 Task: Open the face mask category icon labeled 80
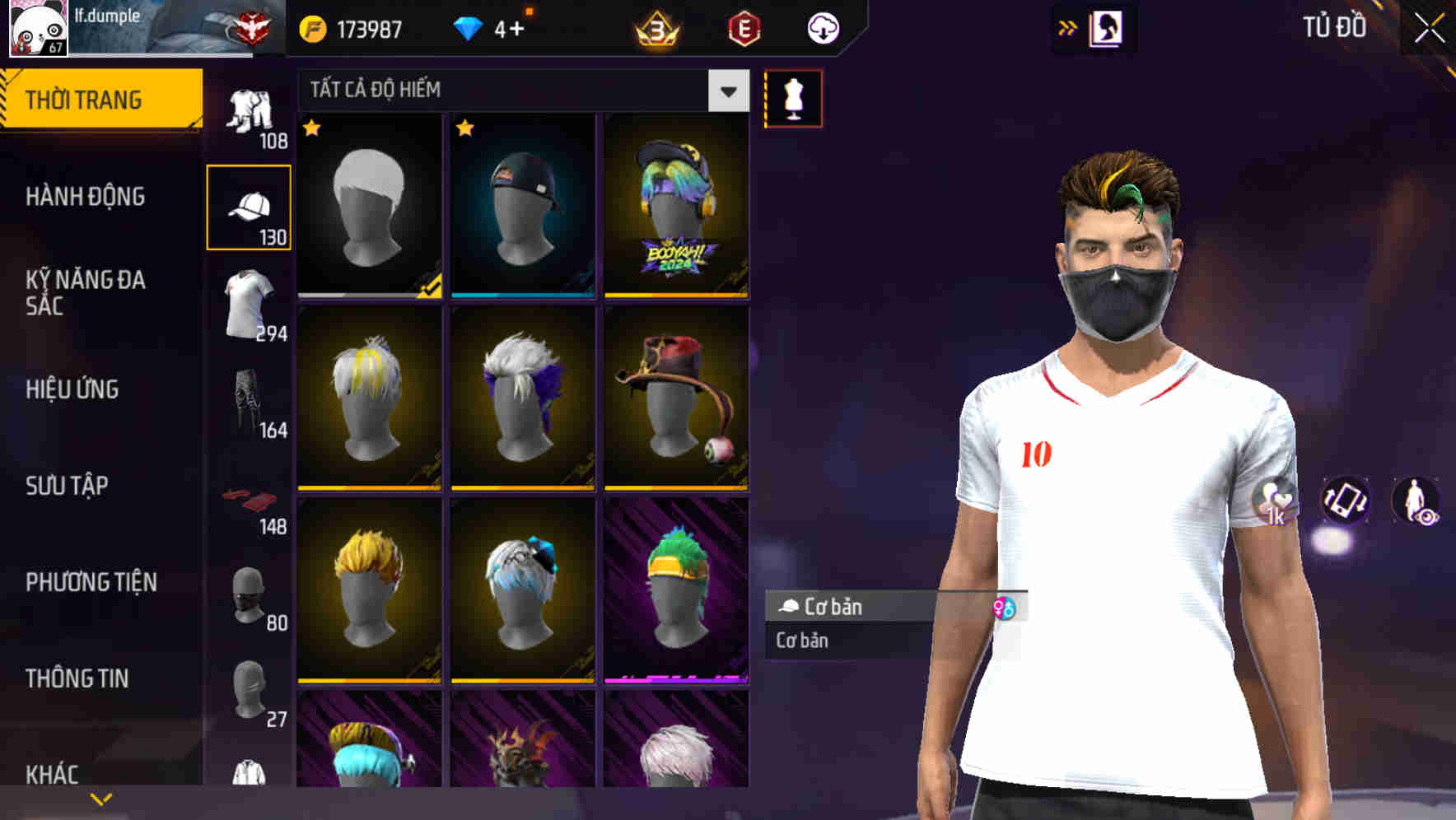point(249,597)
